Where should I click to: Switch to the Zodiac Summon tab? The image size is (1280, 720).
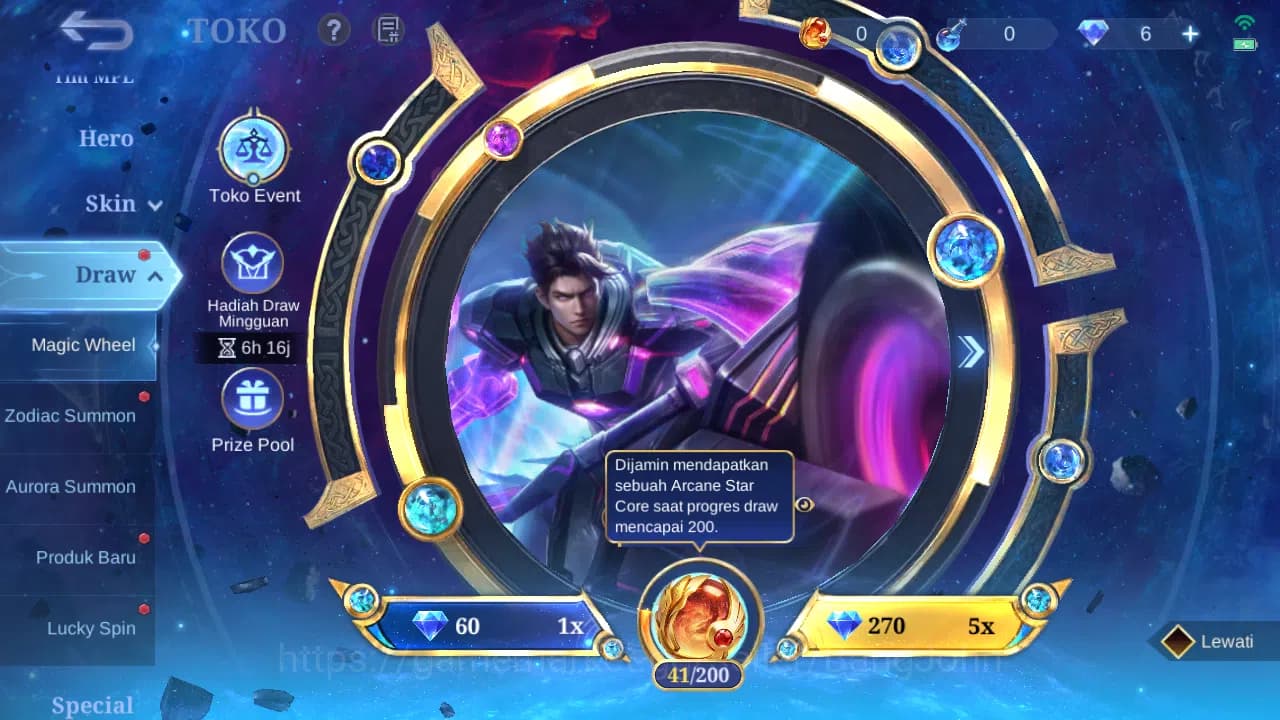coord(71,416)
